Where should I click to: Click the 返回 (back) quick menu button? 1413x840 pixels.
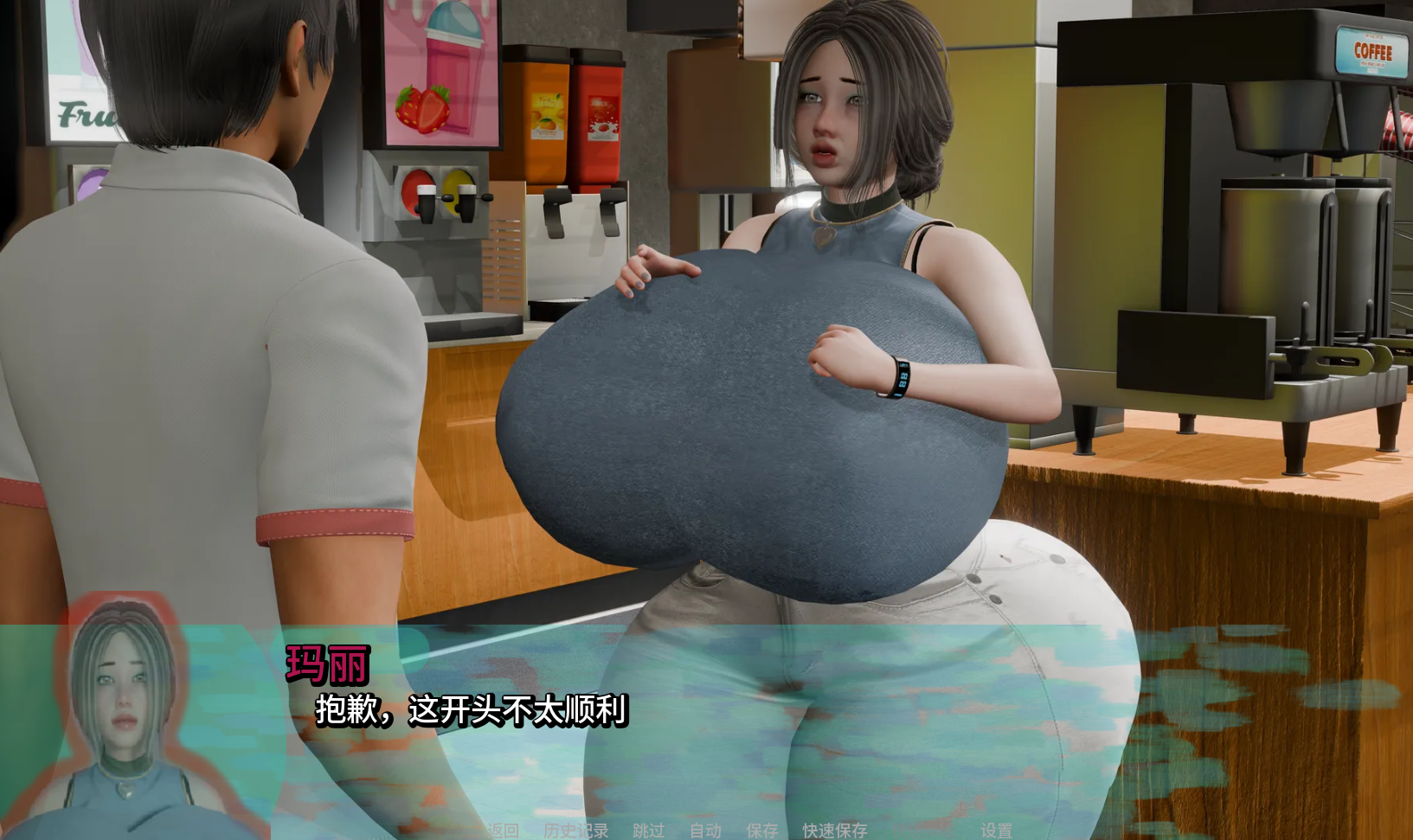tap(502, 830)
